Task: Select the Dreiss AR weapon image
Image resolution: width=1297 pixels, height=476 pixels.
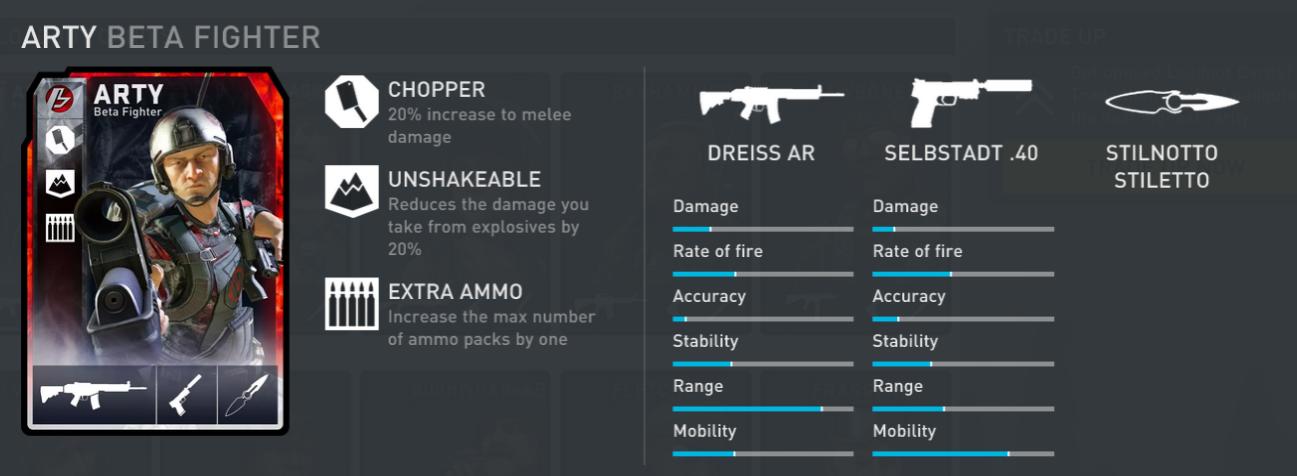Action: point(771,101)
